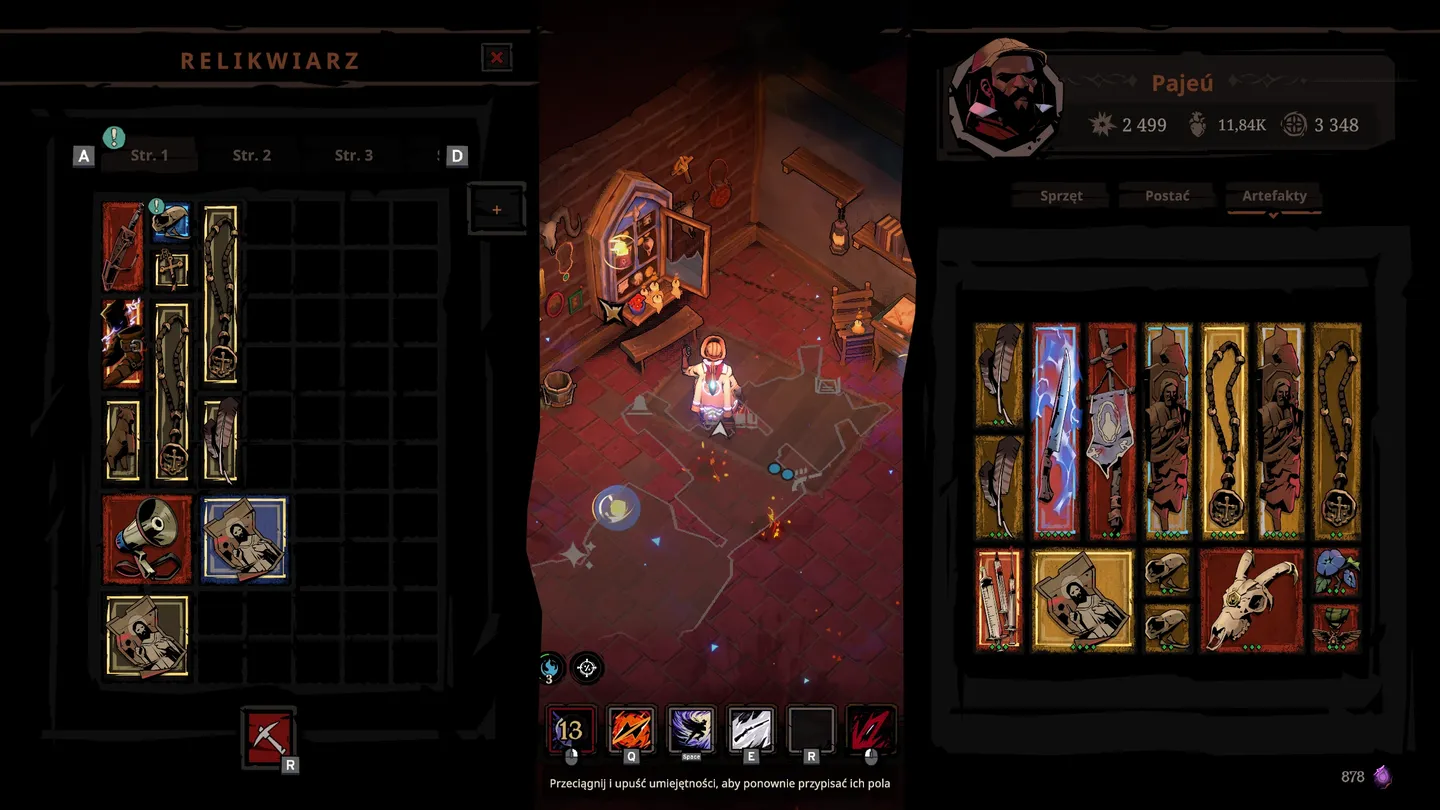
Task: Click the pickaxe icon below the reliquary
Action: 268,737
